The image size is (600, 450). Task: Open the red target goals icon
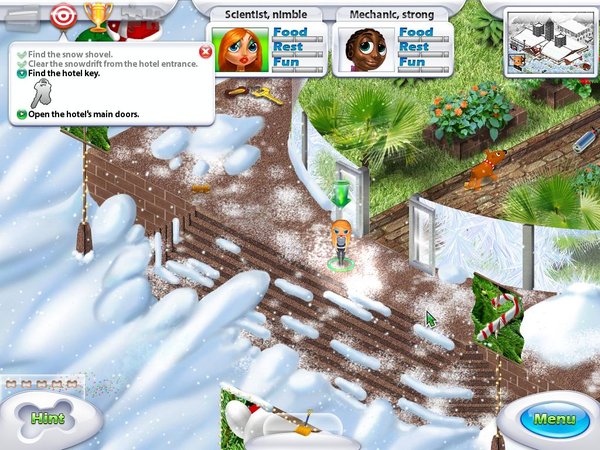click(x=62, y=16)
